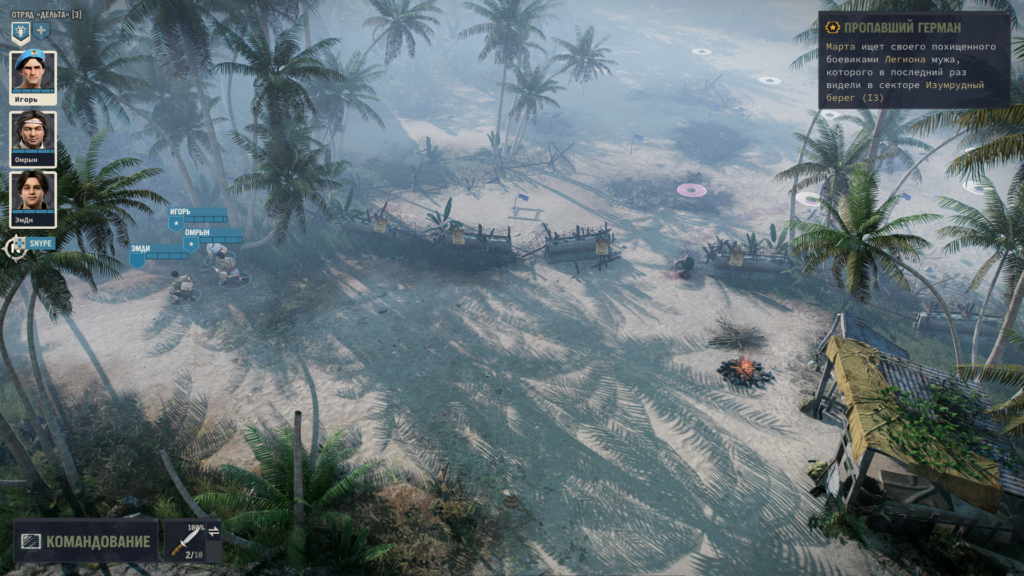Click the plus icon beside squad shield
This screenshot has width=1024, height=576.
pos(42,31)
